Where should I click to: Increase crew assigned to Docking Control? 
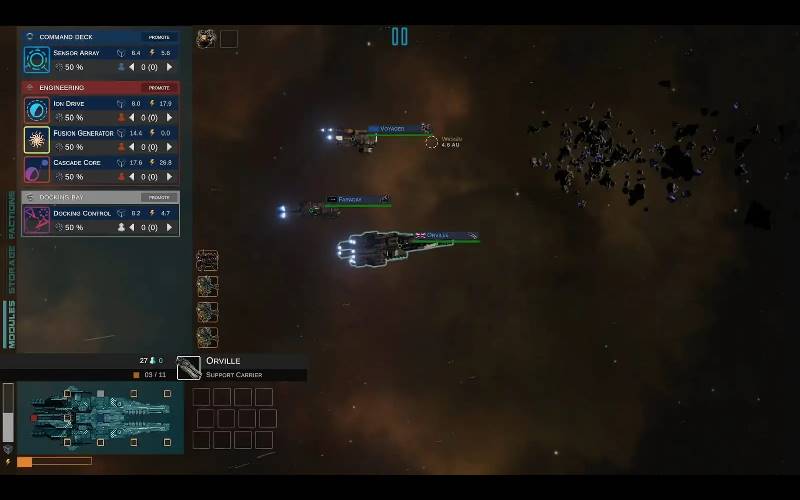[x=169, y=227]
